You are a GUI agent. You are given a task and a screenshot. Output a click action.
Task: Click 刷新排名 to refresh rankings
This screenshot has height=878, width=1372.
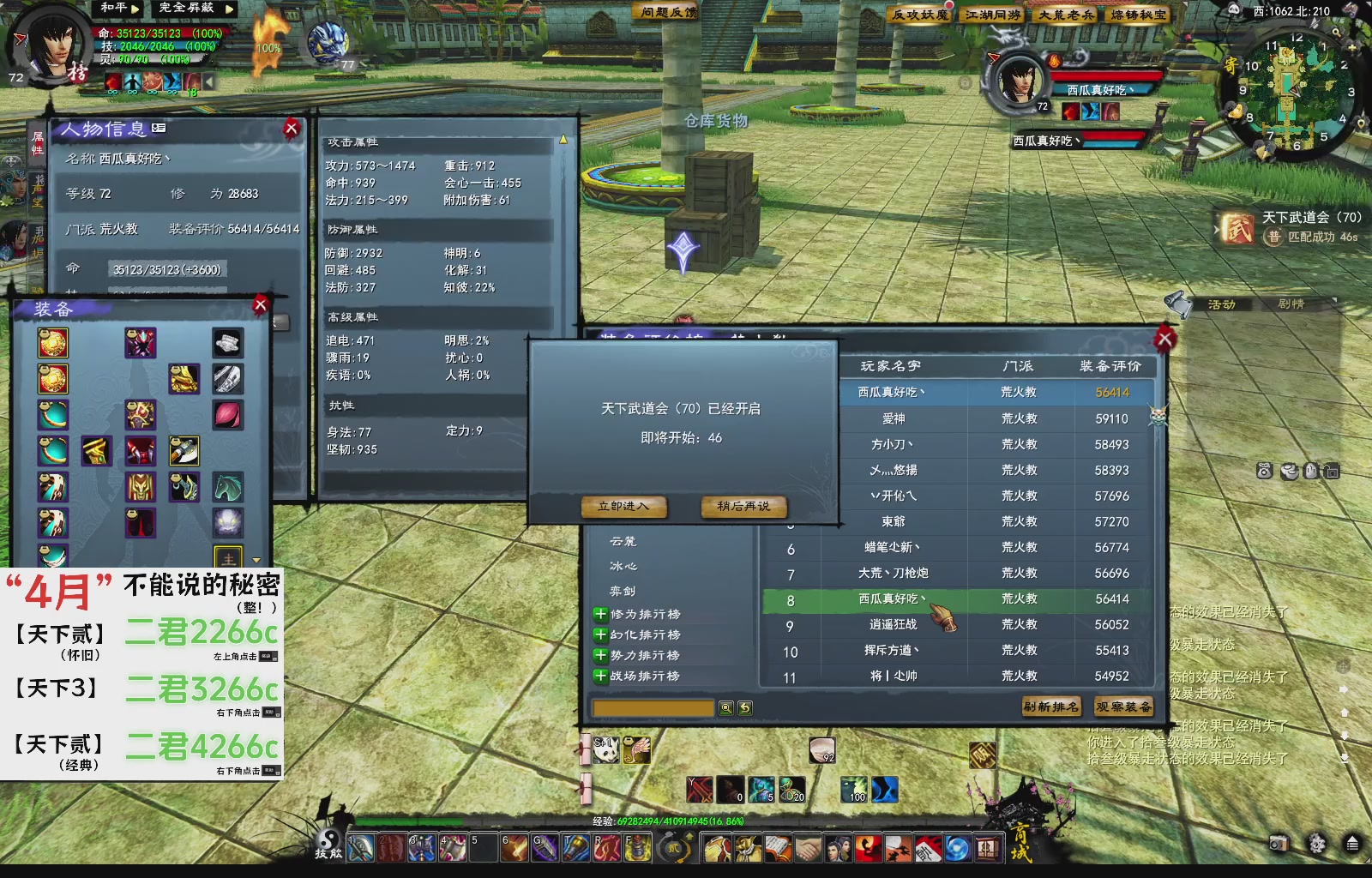(1052, 707)
